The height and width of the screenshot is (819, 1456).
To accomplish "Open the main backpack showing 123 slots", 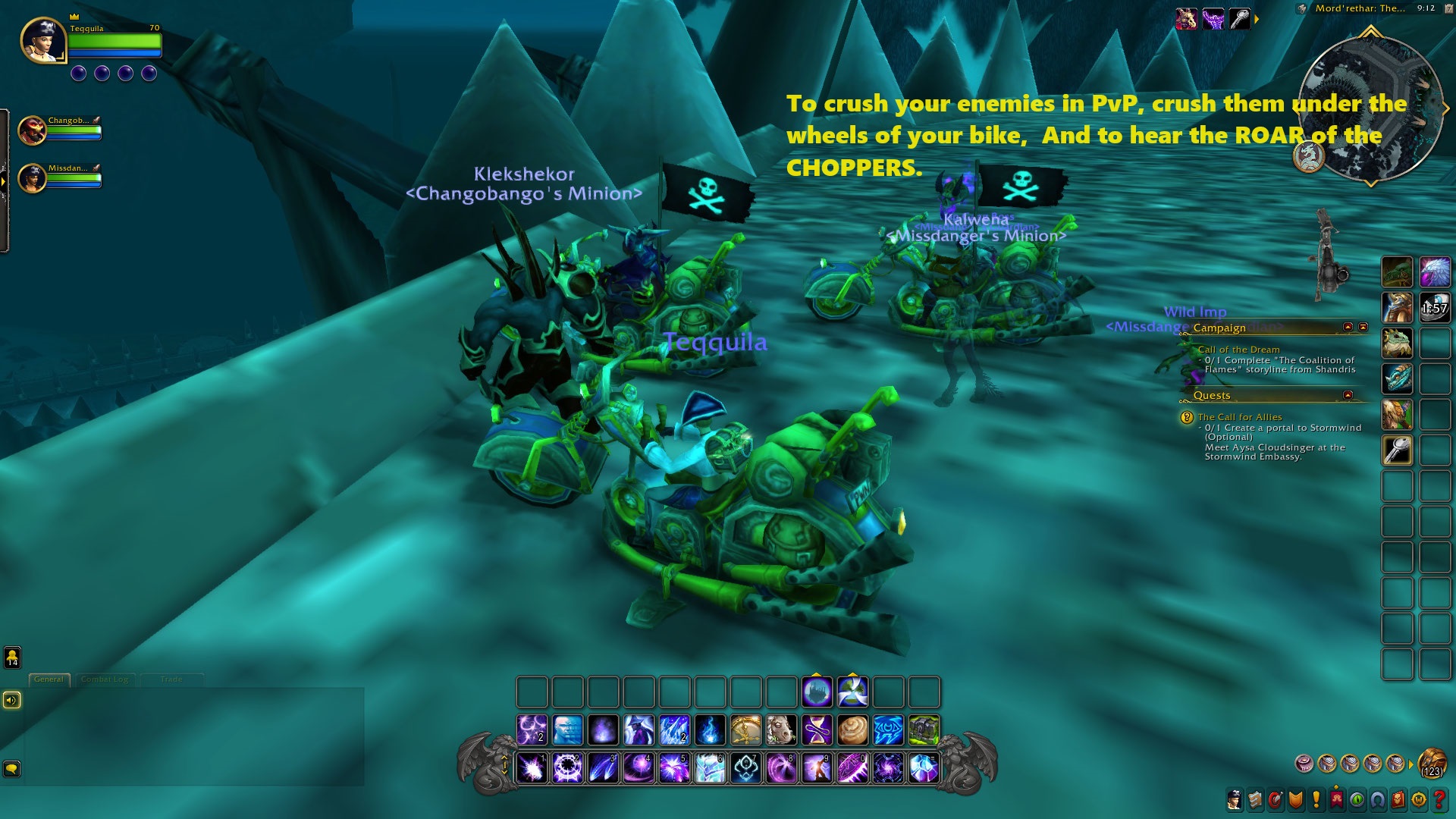I will click(x=1432, y=762).
